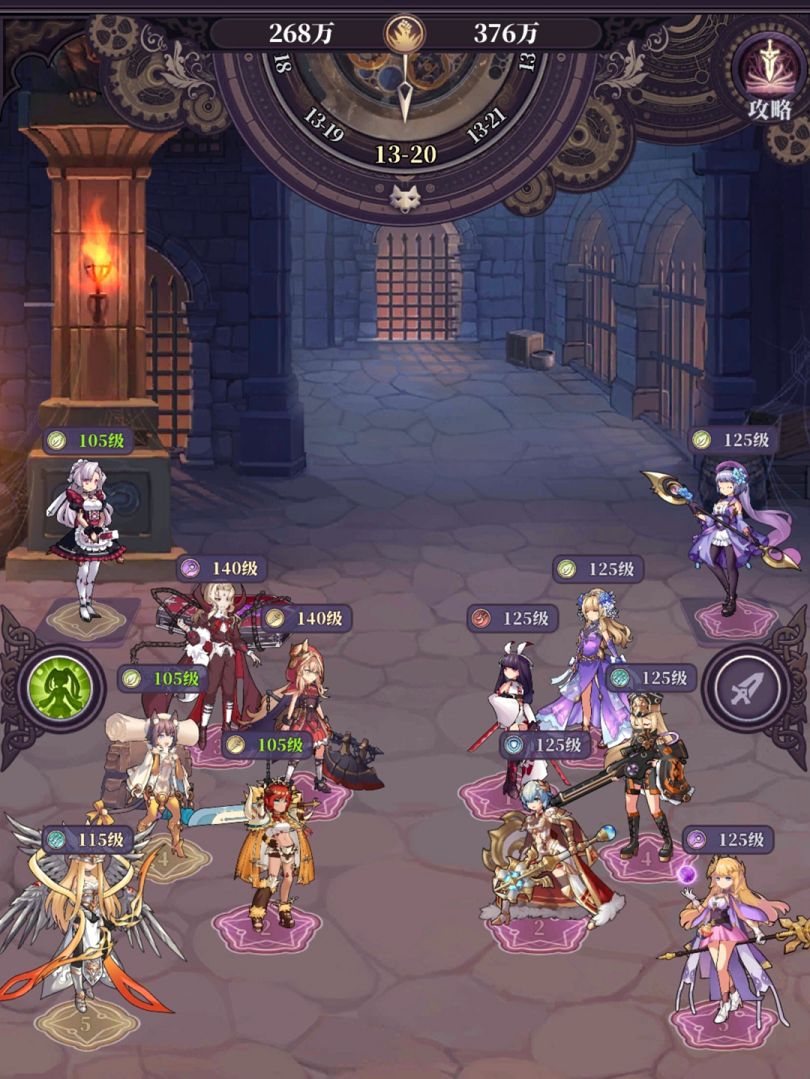
Task: Open the 攻略 strategy guide
Action: tap(768, 76)
